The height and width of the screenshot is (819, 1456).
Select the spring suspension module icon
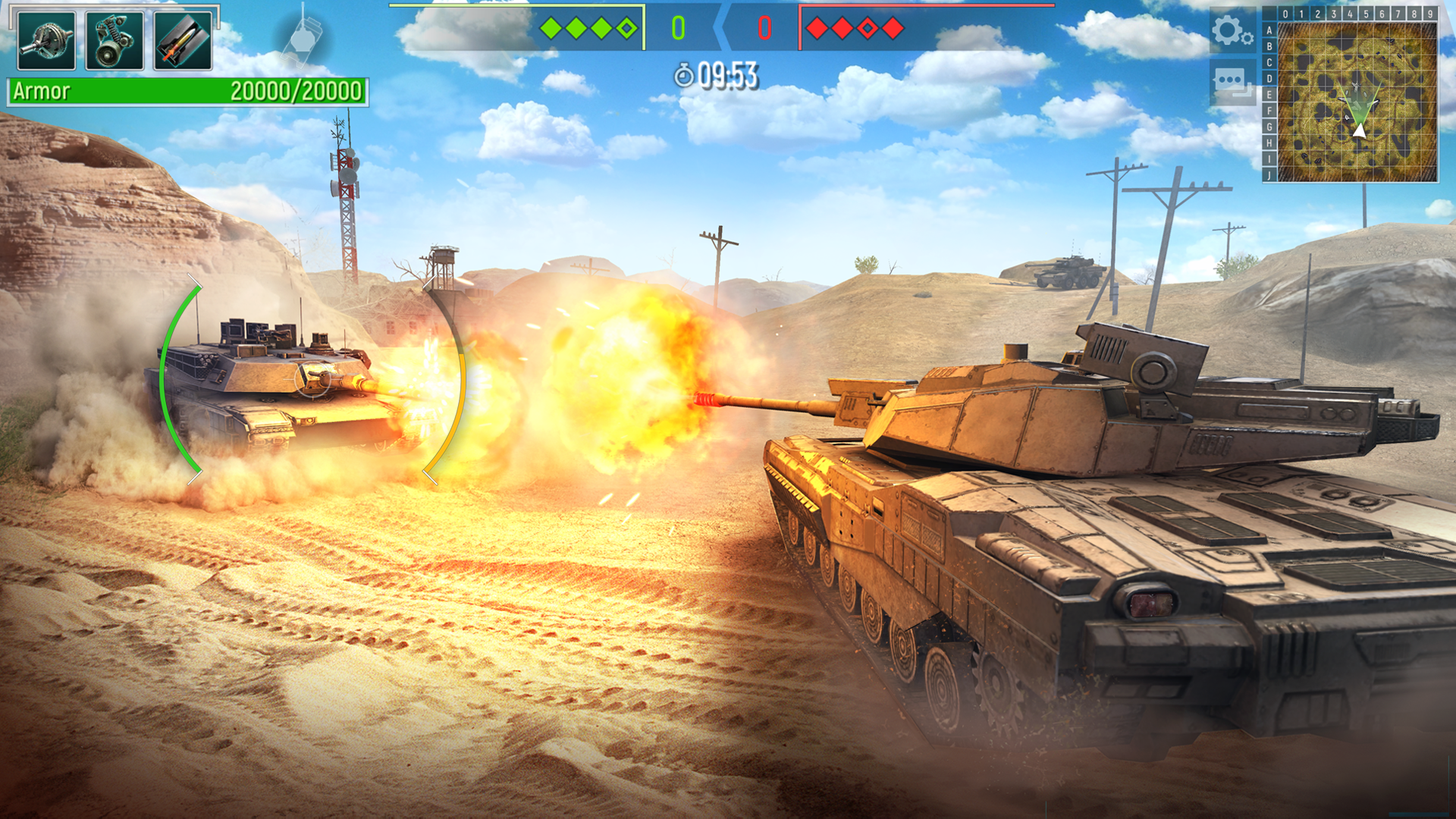point(115,41)
